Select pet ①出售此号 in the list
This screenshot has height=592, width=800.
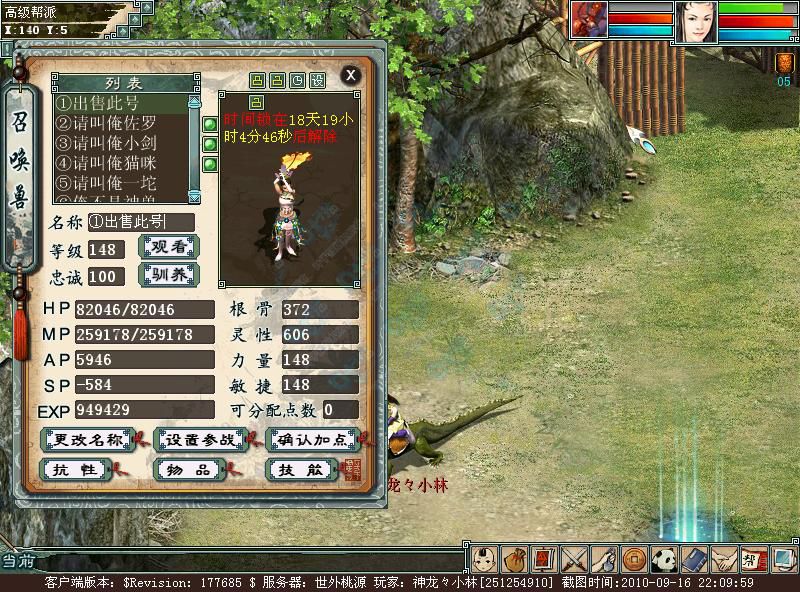tap(120, 103)
